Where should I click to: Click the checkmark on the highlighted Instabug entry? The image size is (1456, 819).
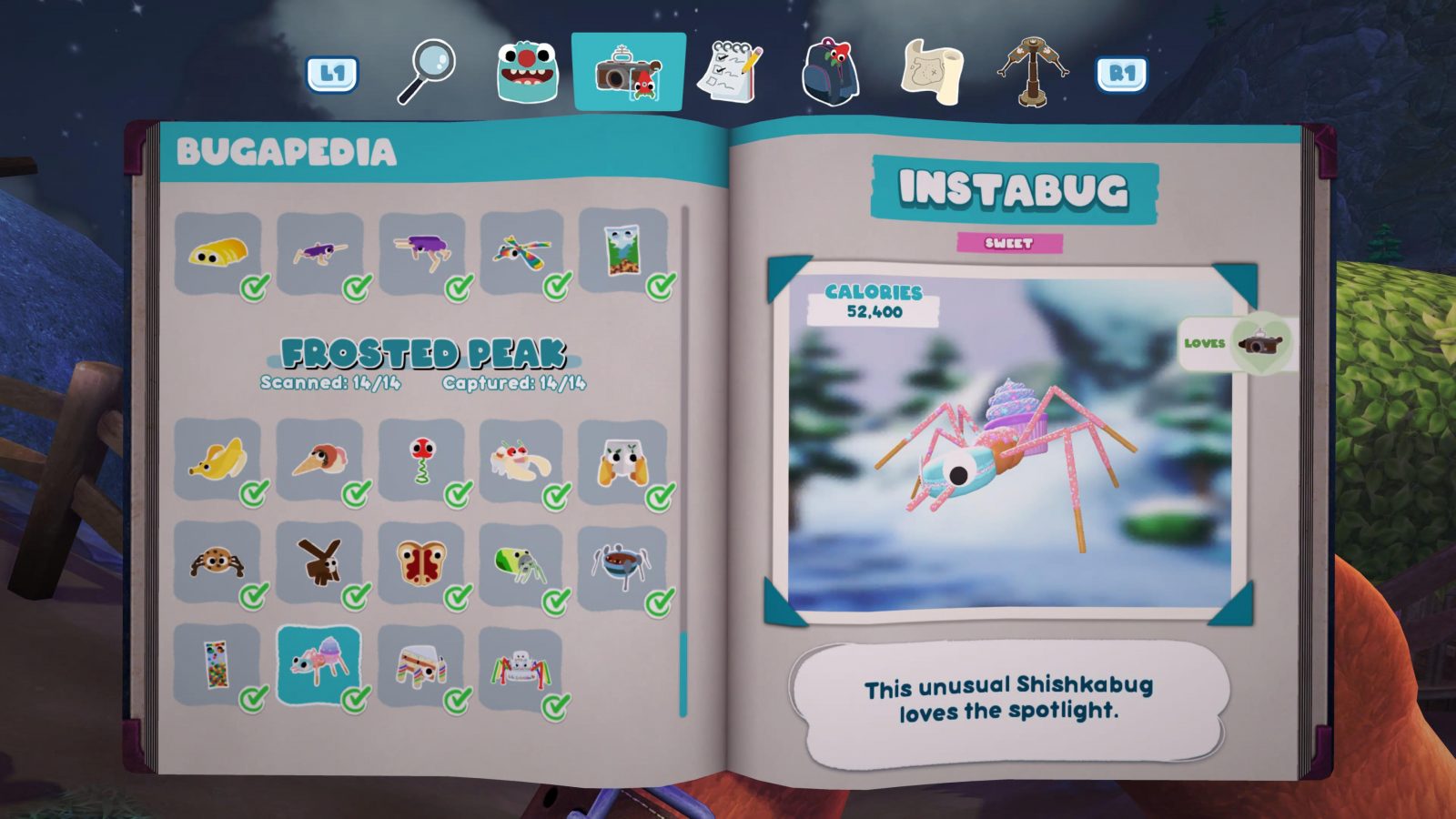click(x=353, y=698)
